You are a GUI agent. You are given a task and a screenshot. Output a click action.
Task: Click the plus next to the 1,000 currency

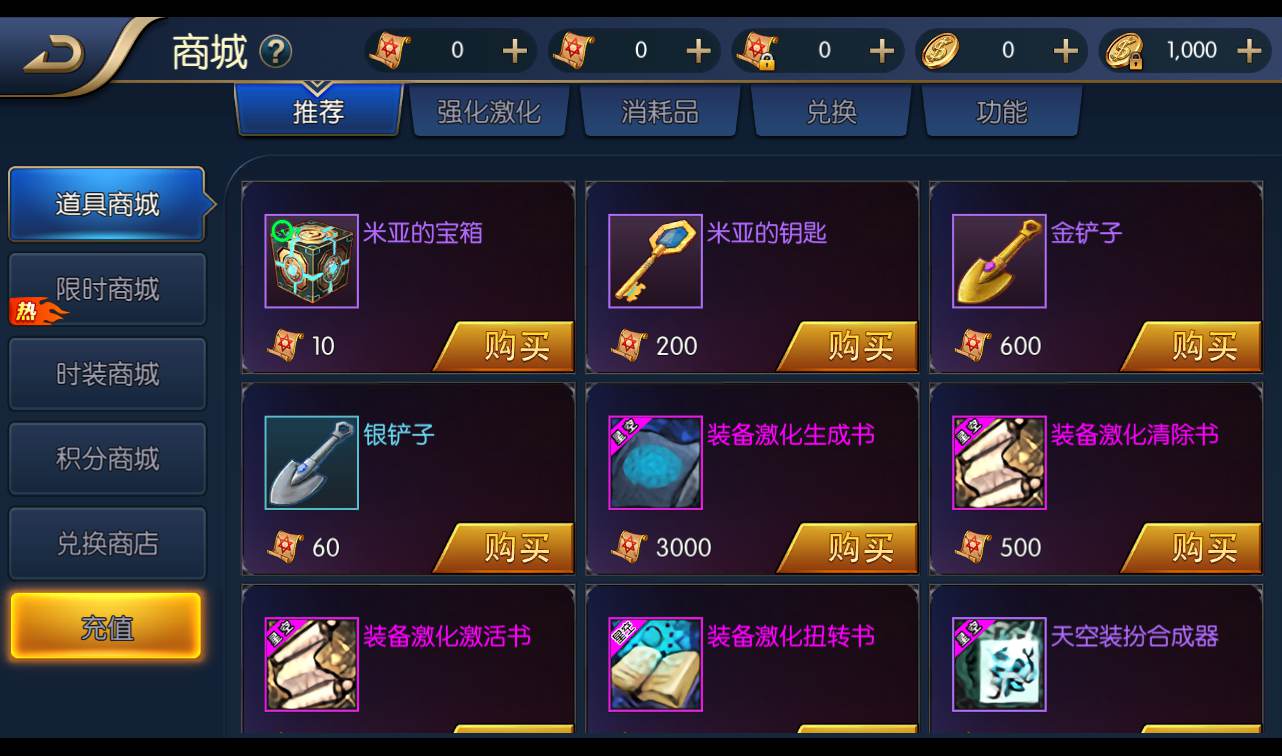(x=1251, y=50)
